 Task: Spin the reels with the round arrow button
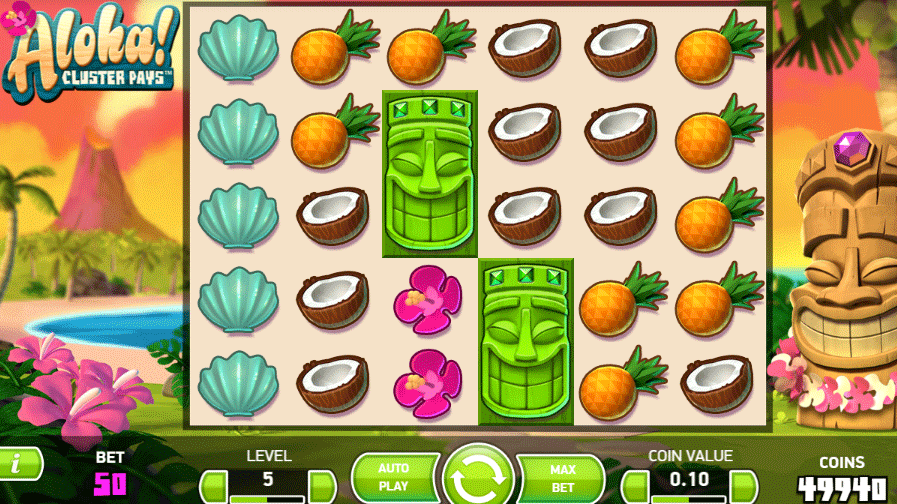click(477, 476)
